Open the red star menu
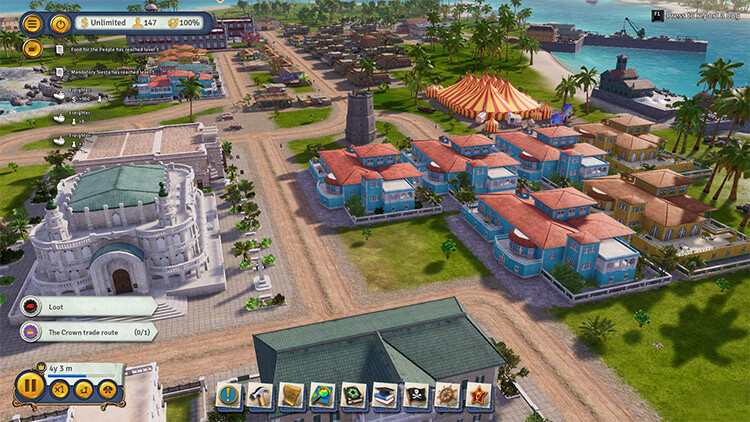 click(x=478, y=396)
